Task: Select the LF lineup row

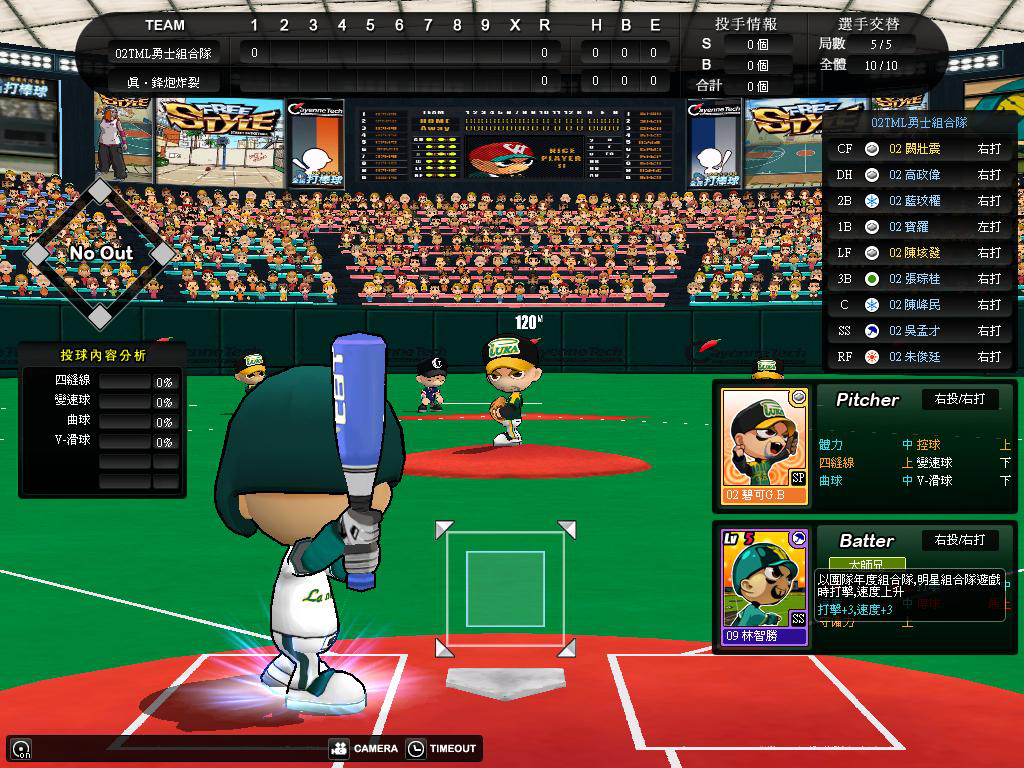Action: (x=918, y=253)
